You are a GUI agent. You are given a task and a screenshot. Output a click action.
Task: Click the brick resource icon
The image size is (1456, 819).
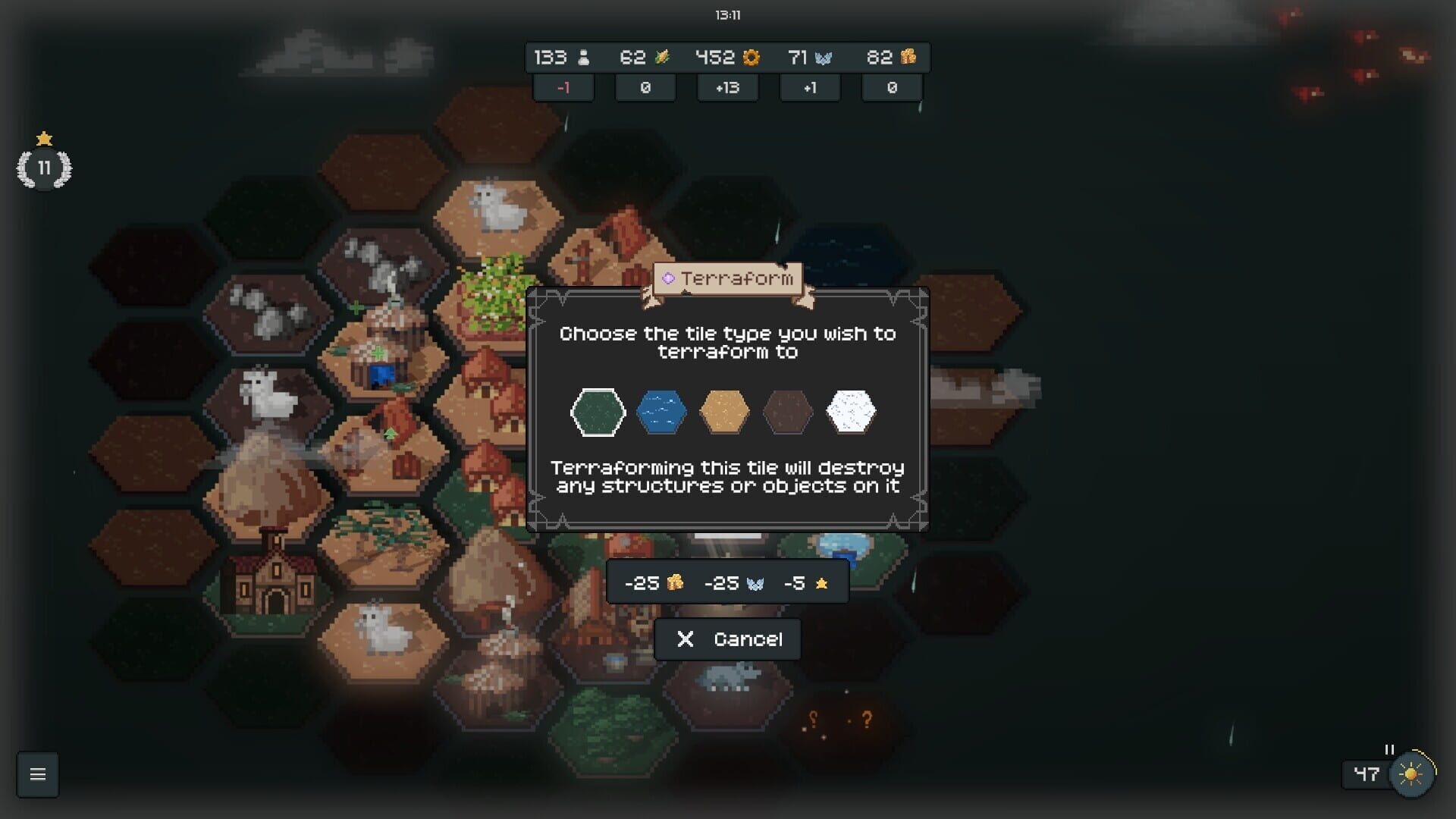909,57
